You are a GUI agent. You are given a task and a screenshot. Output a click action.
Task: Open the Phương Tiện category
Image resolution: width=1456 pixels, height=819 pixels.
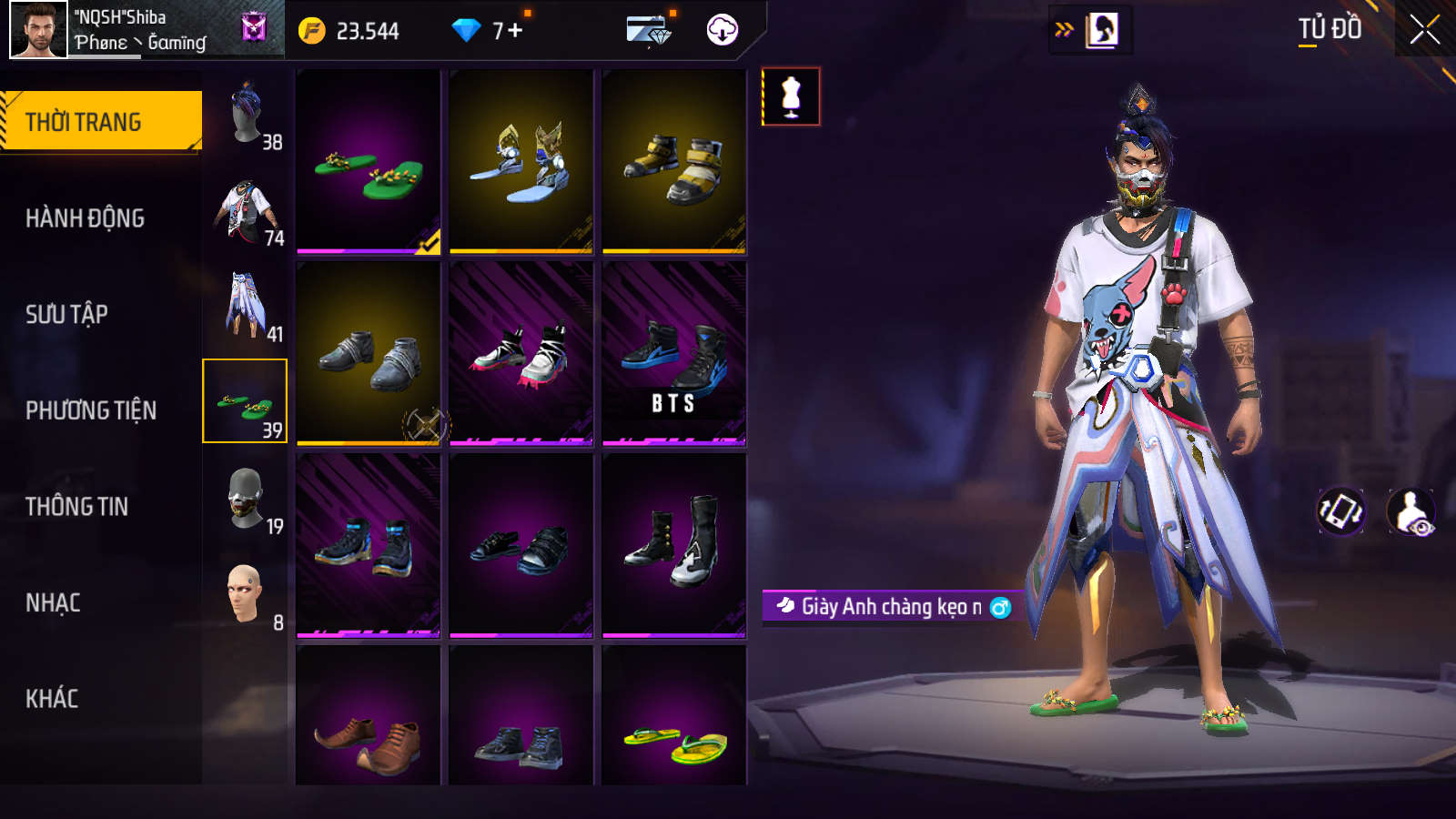point(91,410)
